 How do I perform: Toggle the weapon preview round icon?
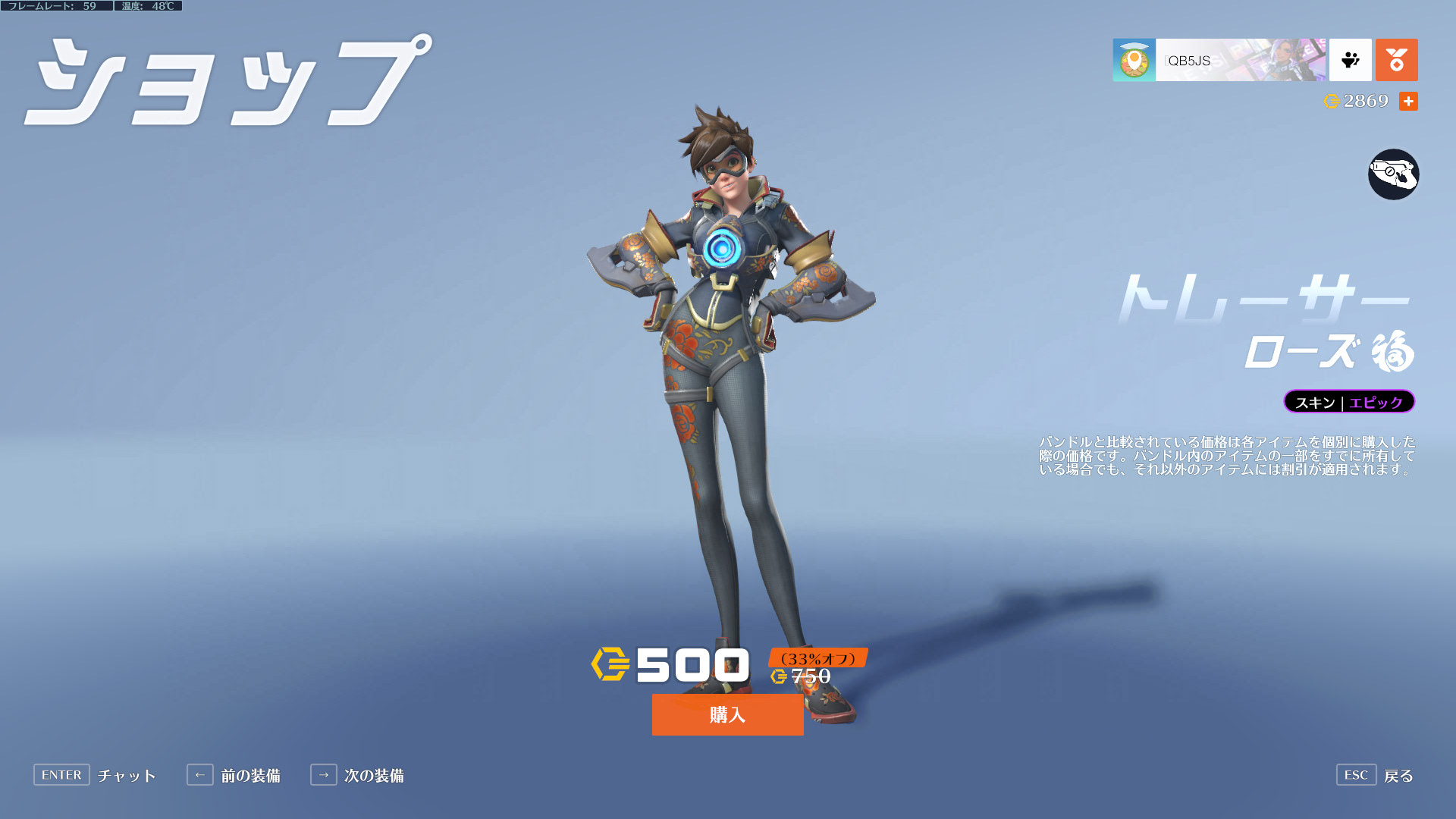click(1393, 174)
